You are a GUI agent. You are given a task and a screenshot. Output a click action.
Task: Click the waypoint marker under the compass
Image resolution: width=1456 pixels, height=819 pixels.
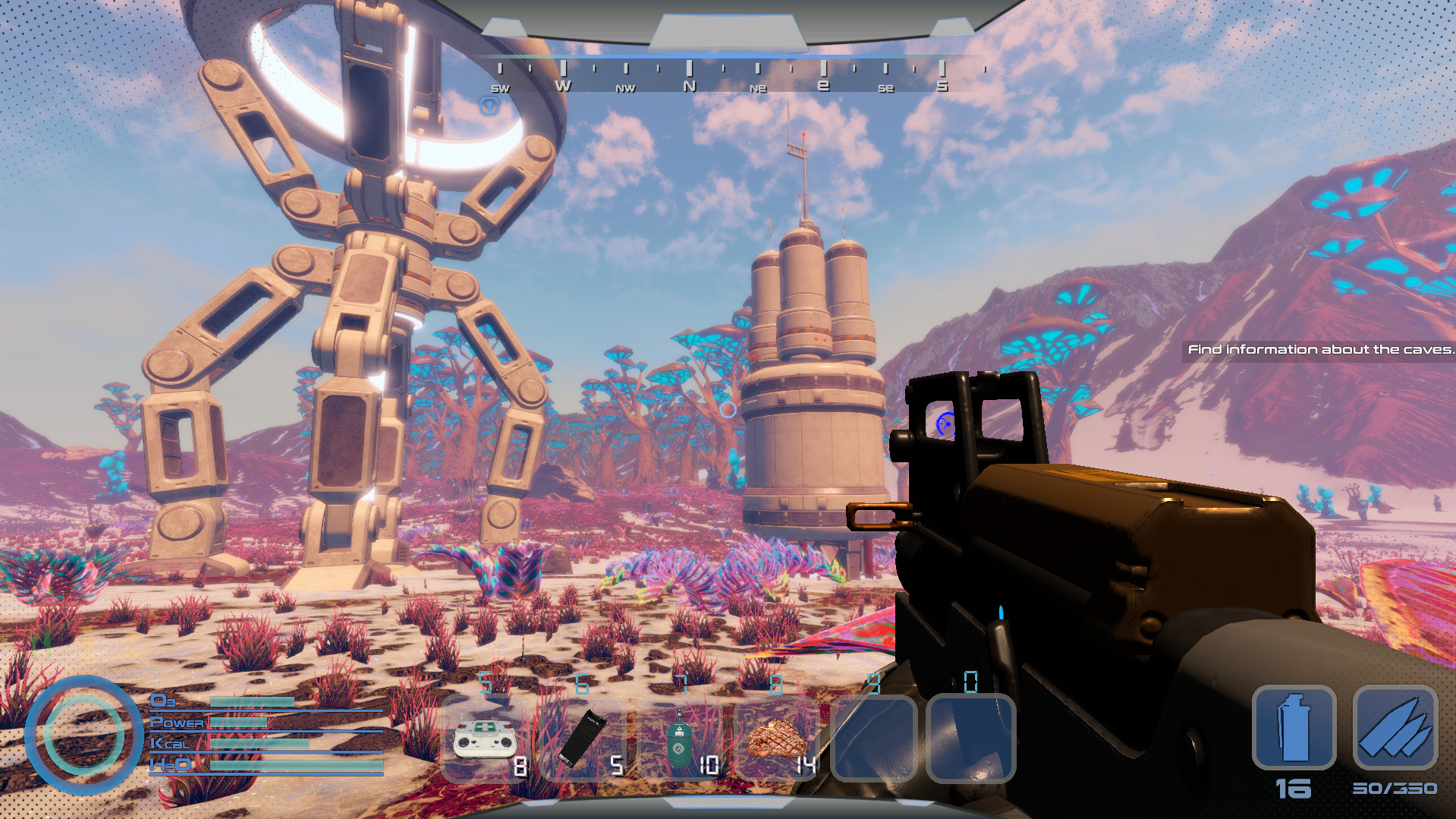tap(489, 106)
